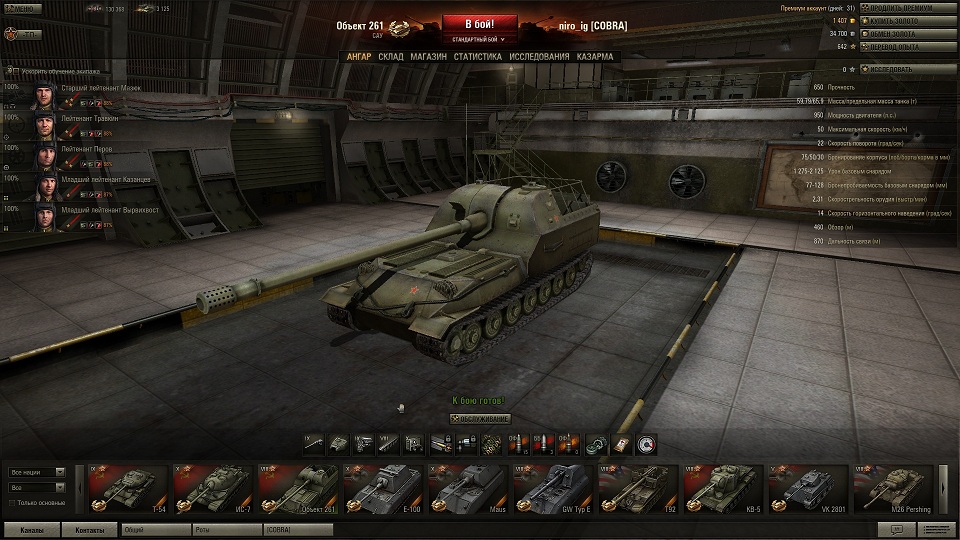Image resolution: width=960 pixels, height=540 pixels.
Task: Open the Магазин tab
Action: (x=428, y=57)
